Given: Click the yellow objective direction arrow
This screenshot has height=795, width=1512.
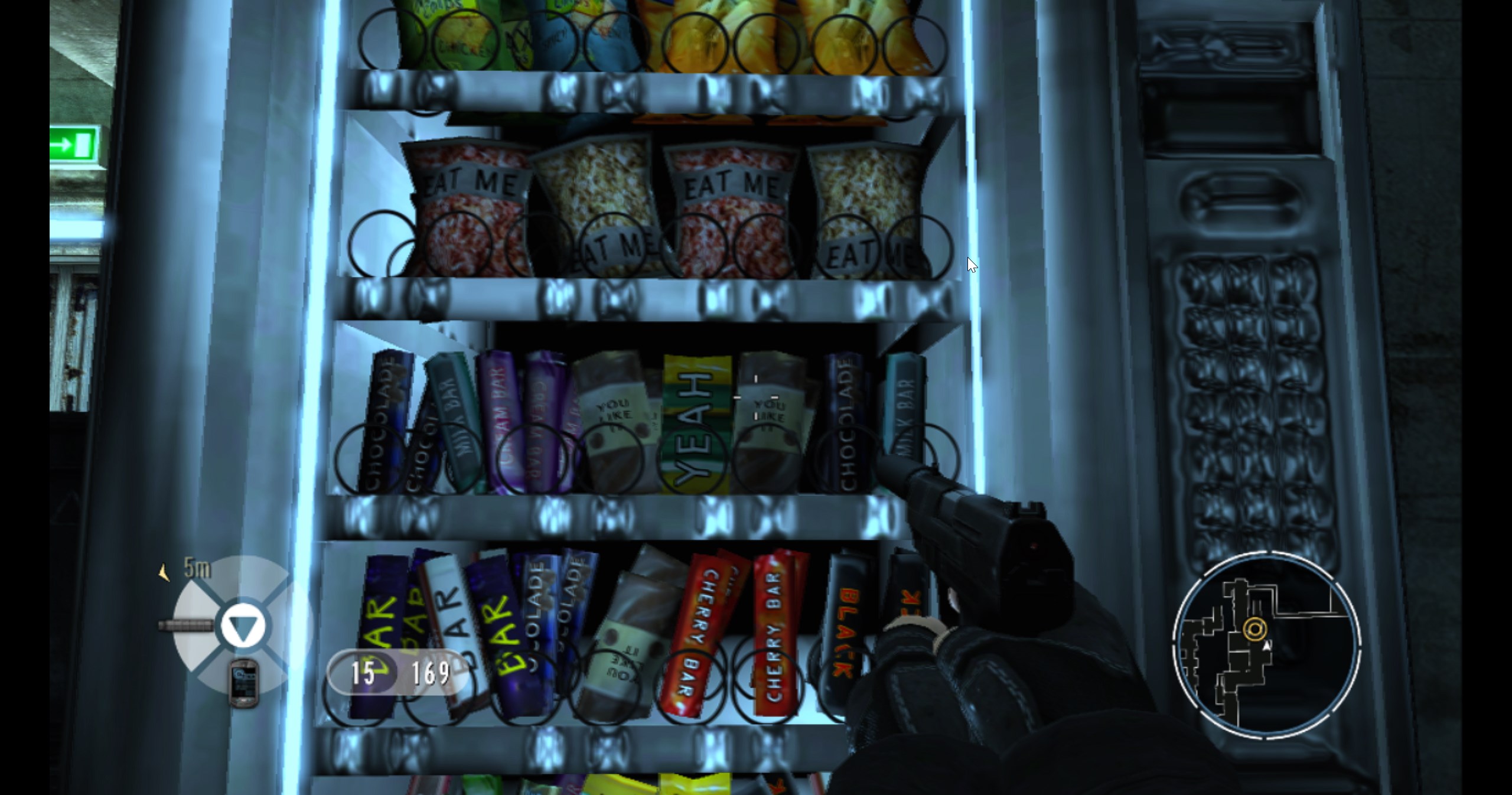Looking at the screenshot, I should [x=164, y=572].
